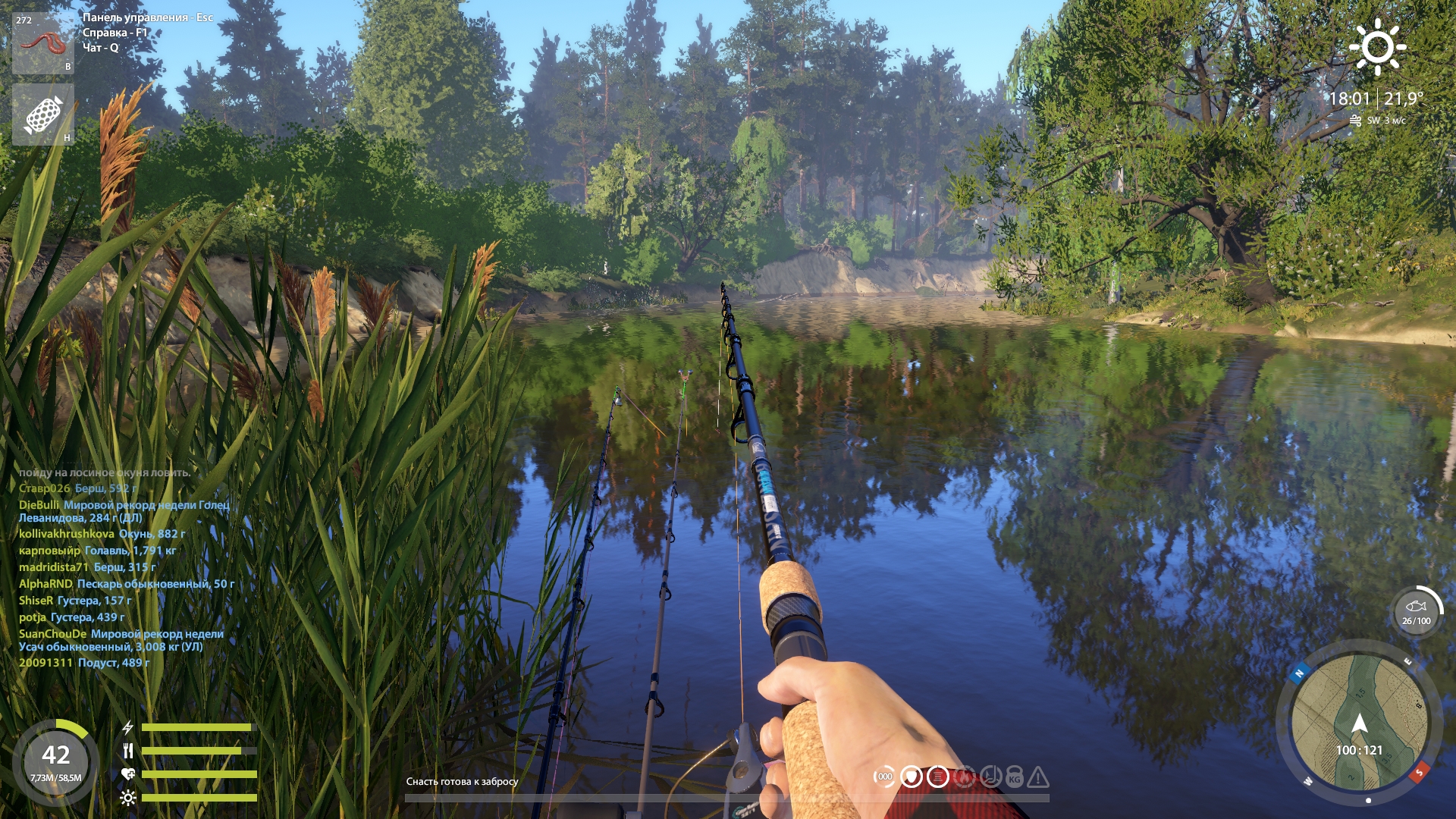Click the warning triangle icon
This screenshot has height=819, width=1456.
pos(1038,777)
